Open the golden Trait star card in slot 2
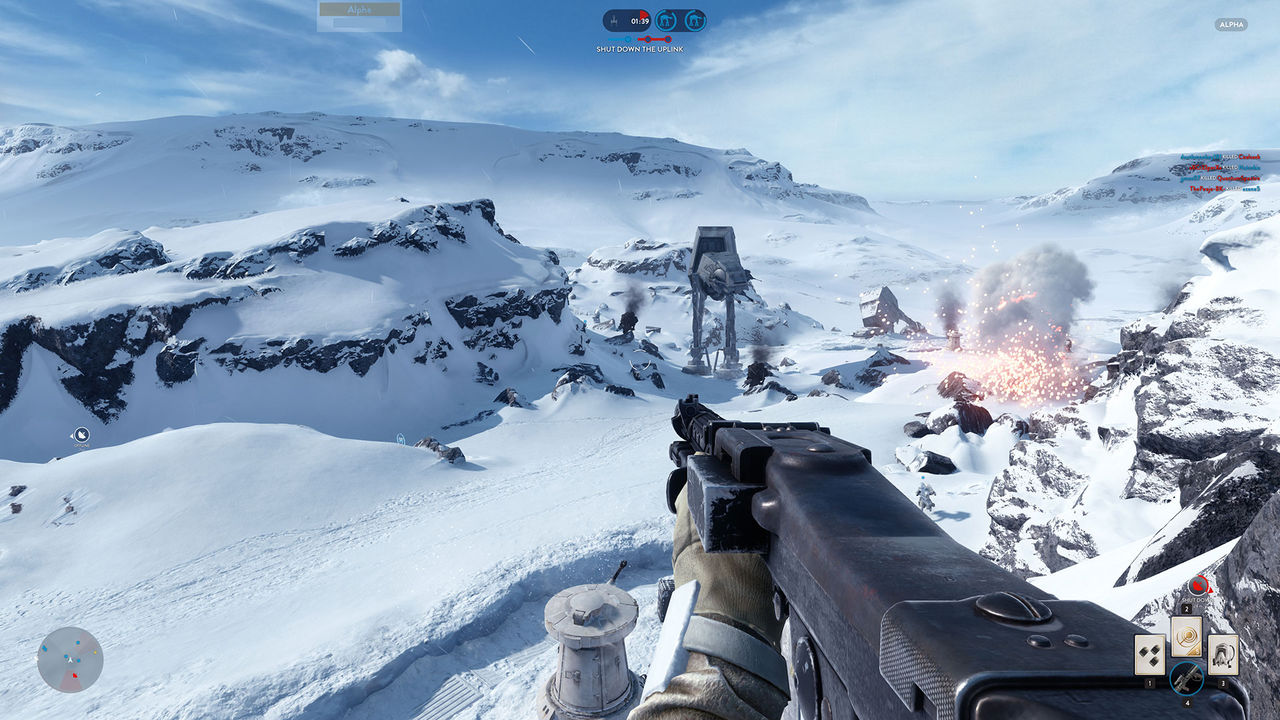 point(1187,636)
